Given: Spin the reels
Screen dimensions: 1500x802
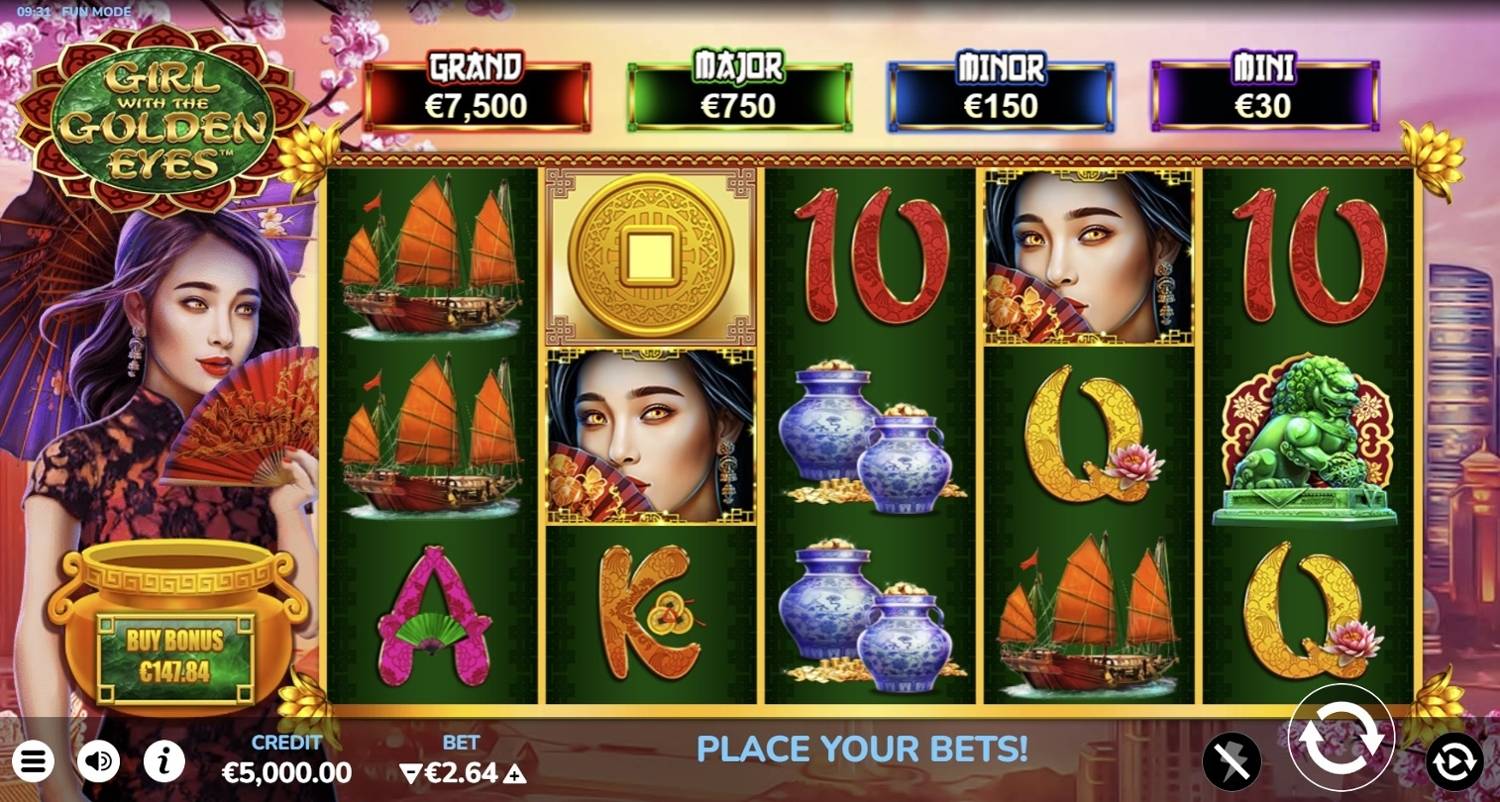Looking at the screenshot, I should (1340, 739).
